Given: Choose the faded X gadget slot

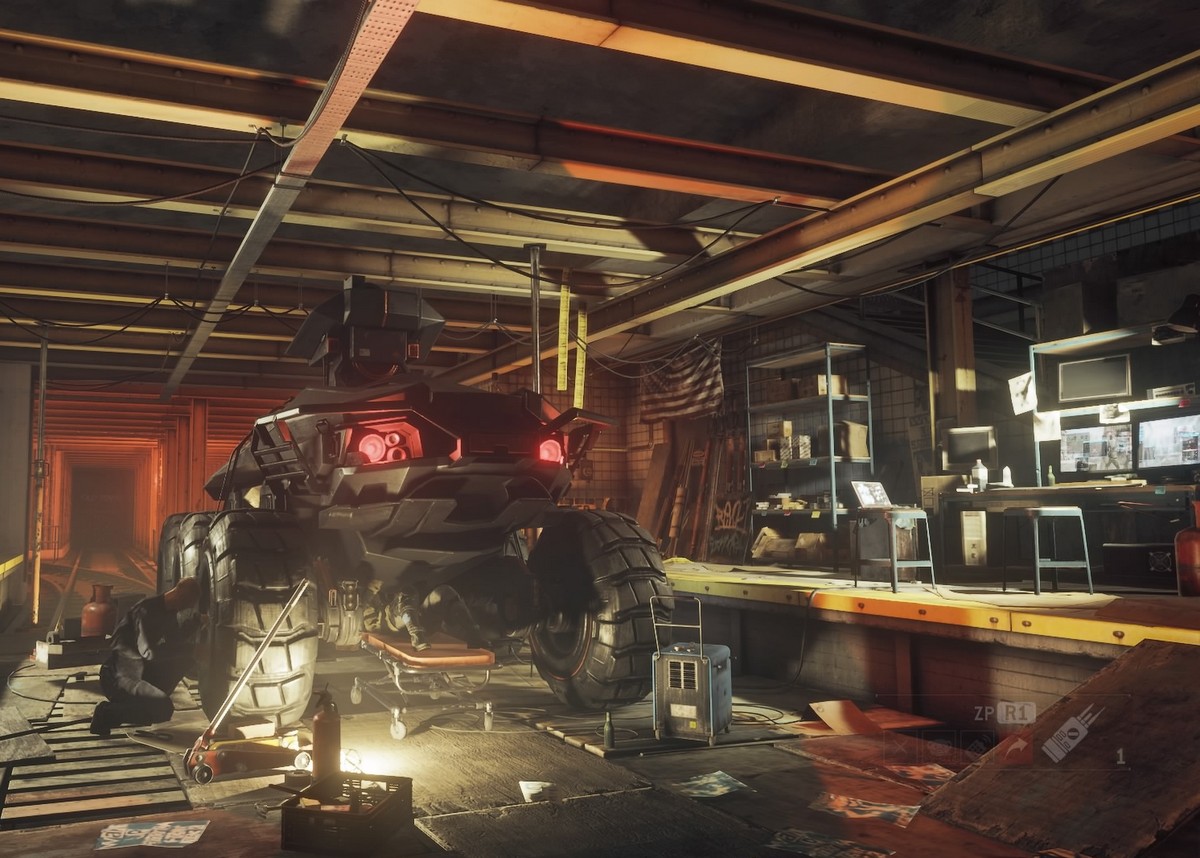Looking at the screenshot, I should point(898,746).
